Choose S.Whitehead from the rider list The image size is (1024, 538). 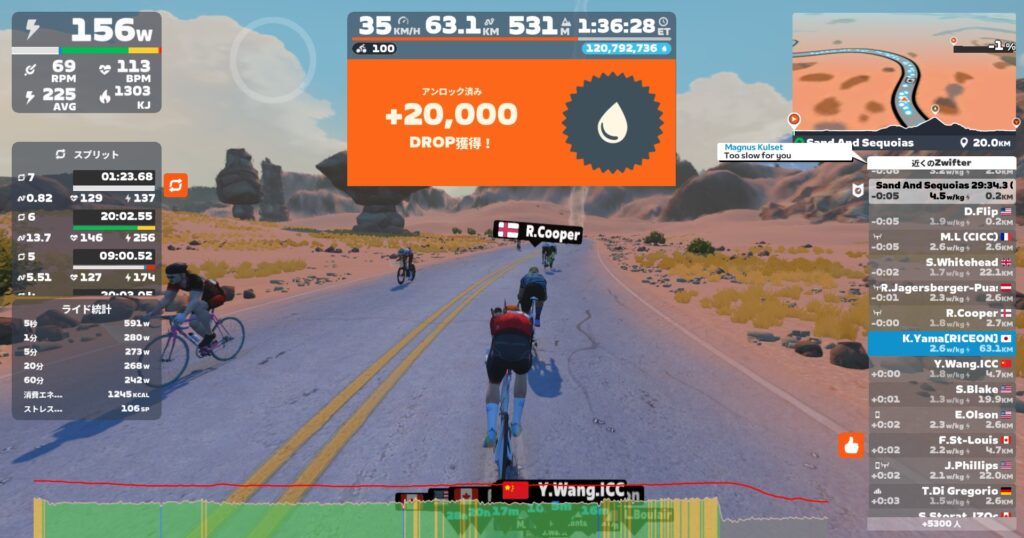[x=940, y=267]
